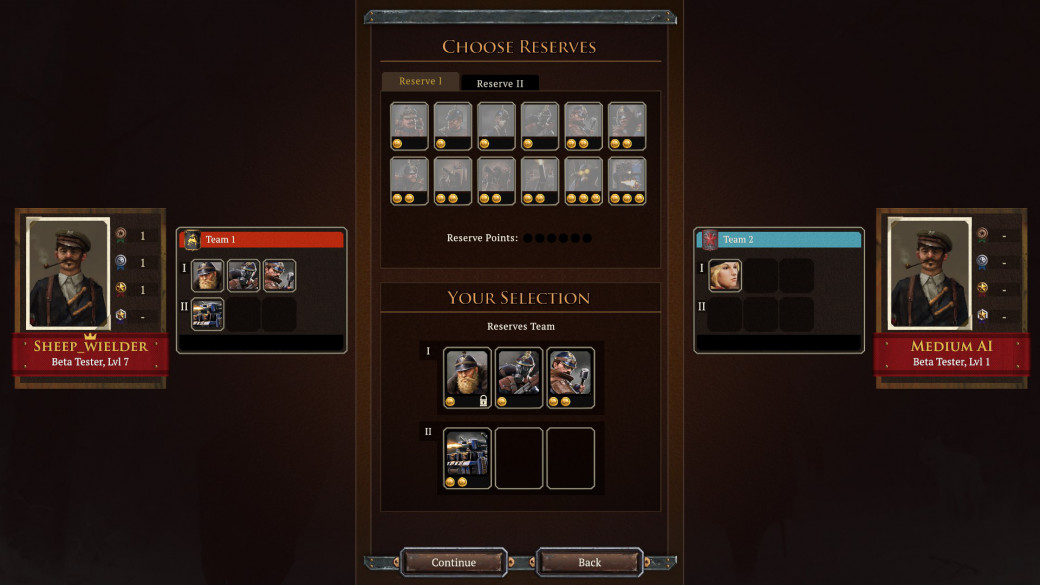Click the Team 1 red header
The height and width of the screenshot is (585, 1040).
click(262, 240)
